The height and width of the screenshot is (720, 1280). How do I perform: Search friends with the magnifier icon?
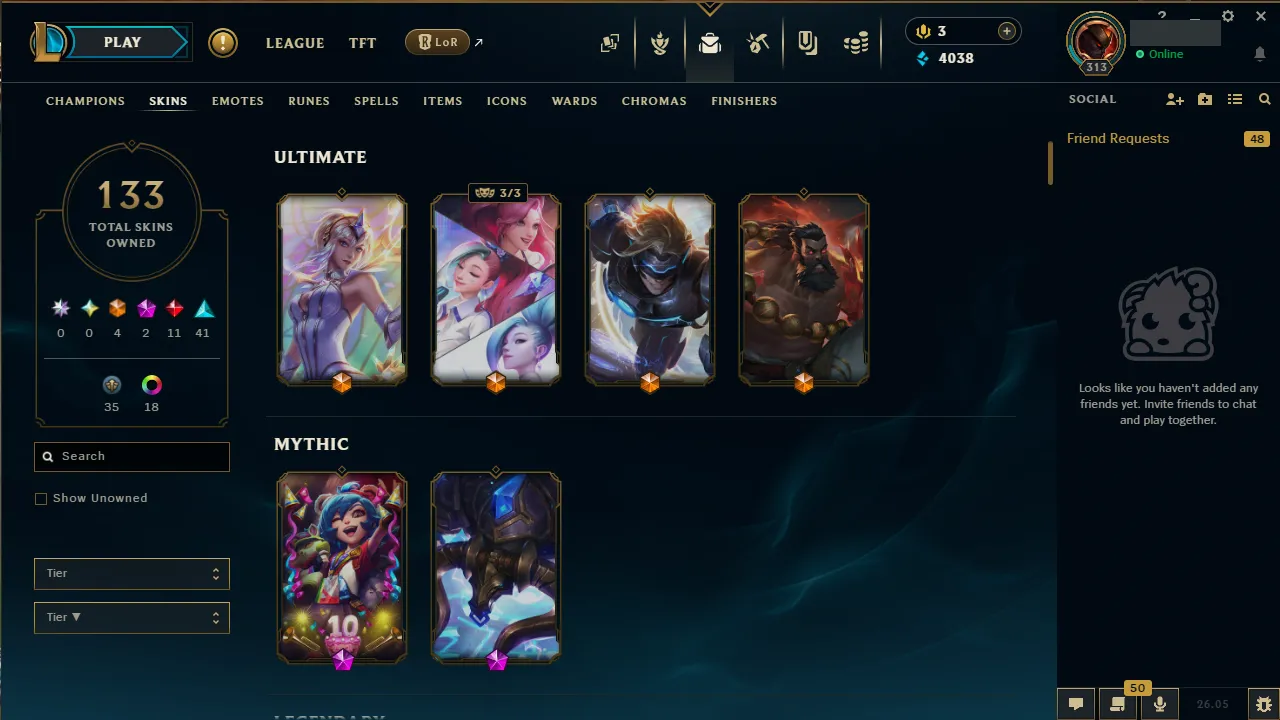click(1264, 99)
